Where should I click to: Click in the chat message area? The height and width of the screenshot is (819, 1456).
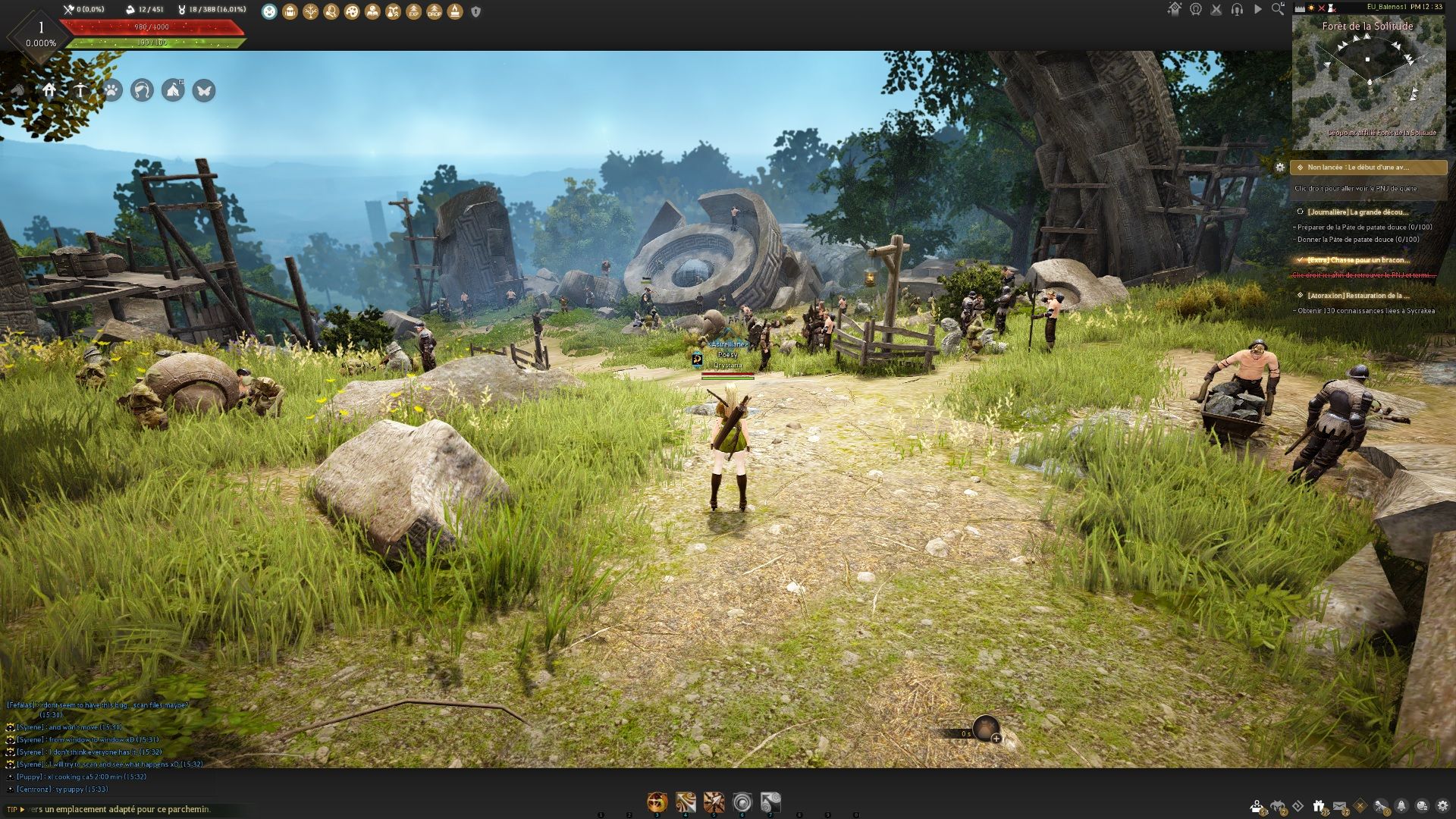pyautogui.click(x=106, y=747)
